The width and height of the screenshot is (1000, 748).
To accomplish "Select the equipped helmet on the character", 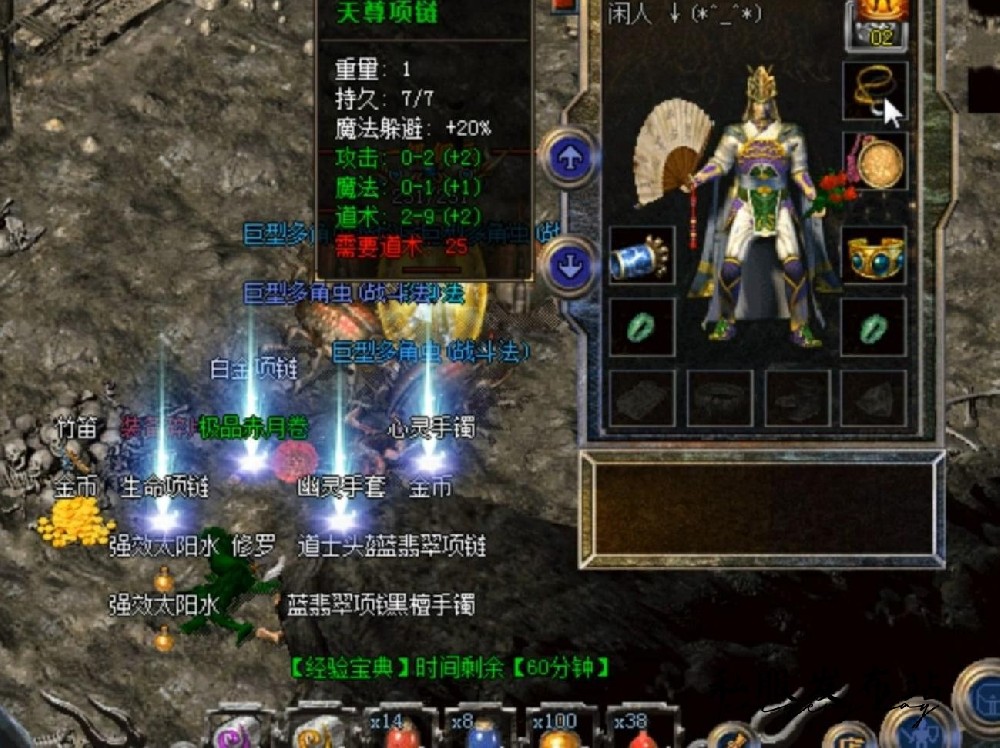I will (x=763, y=88).
